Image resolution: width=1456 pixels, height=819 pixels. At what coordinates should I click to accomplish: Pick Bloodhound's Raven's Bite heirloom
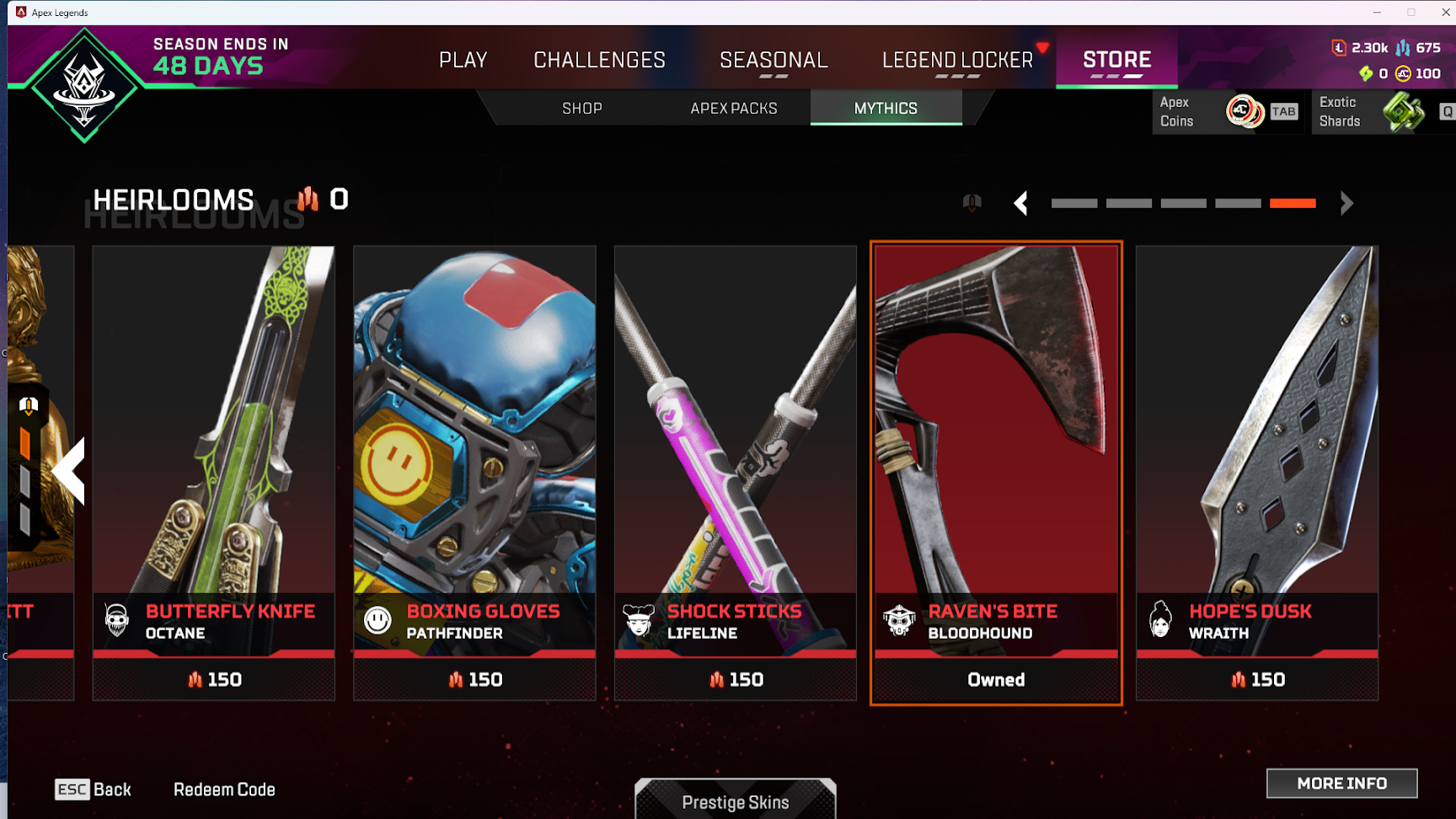coord(996,472)
